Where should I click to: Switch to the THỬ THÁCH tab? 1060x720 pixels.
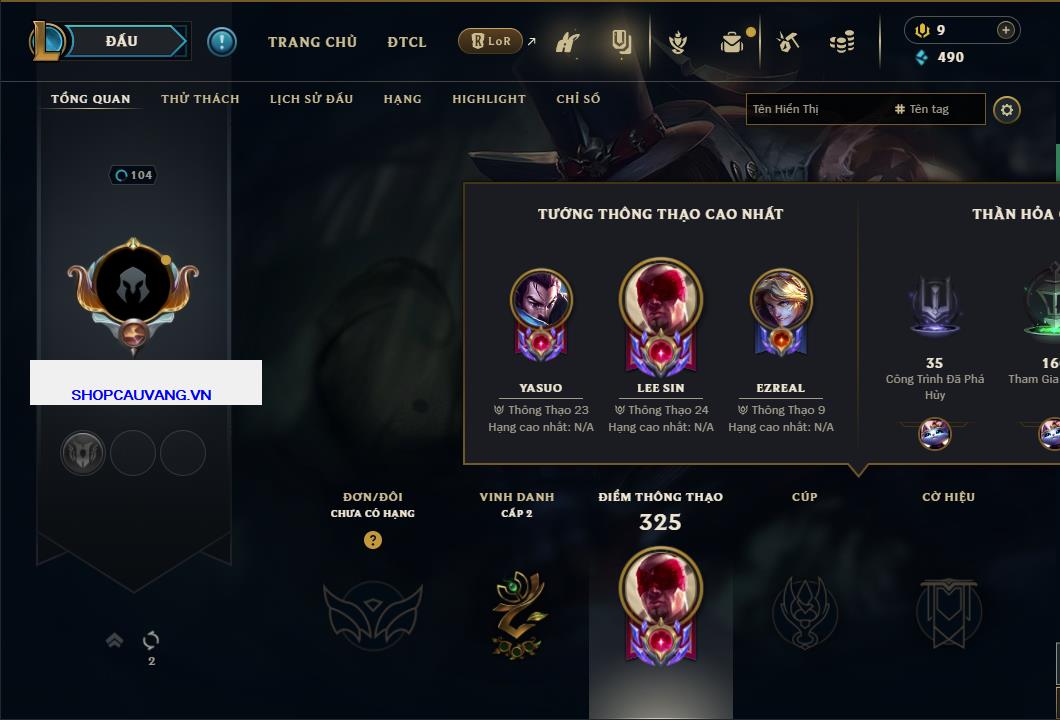pos(200,99)
